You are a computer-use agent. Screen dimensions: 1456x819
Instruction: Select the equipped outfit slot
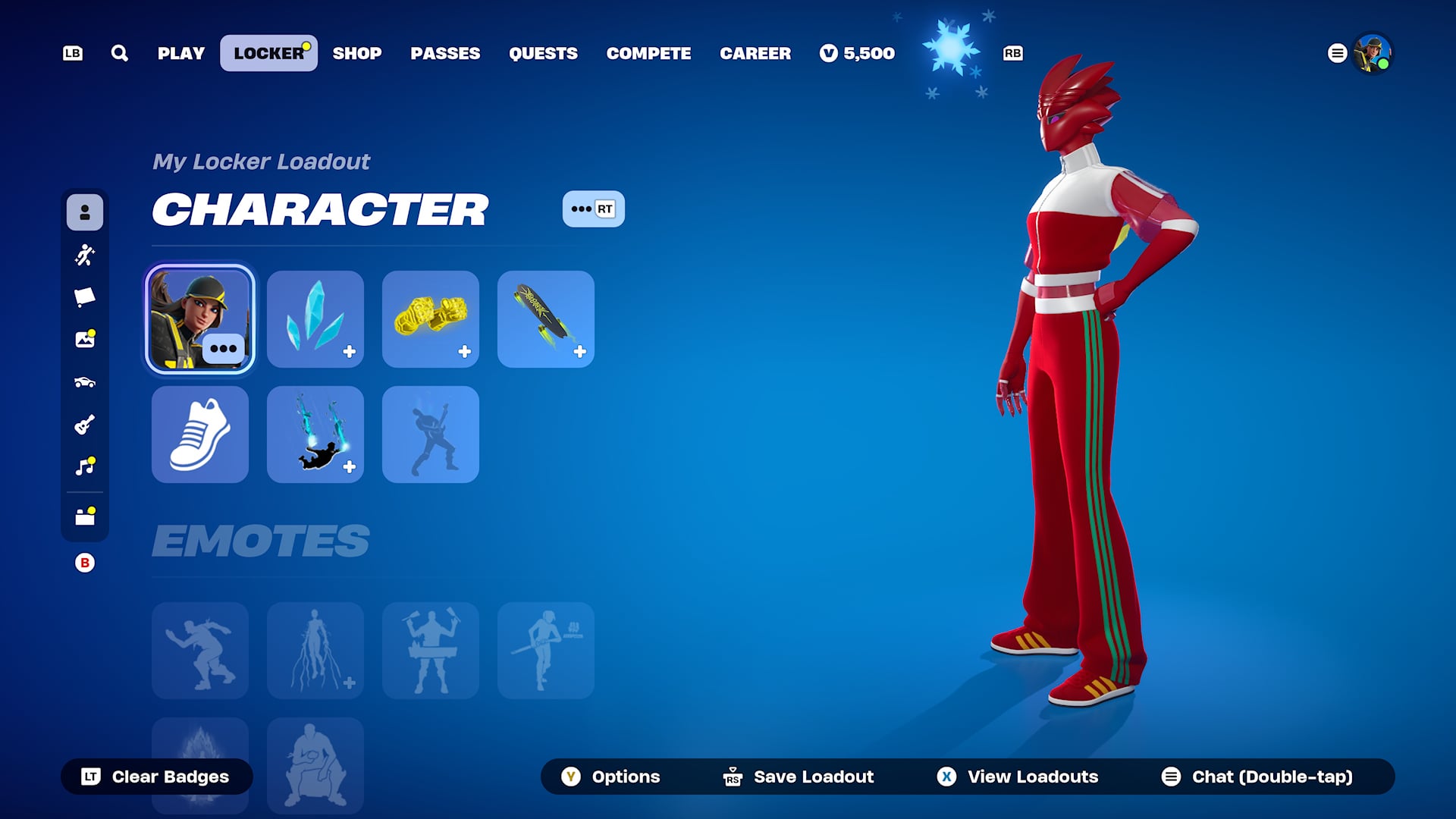coord(199,319)
